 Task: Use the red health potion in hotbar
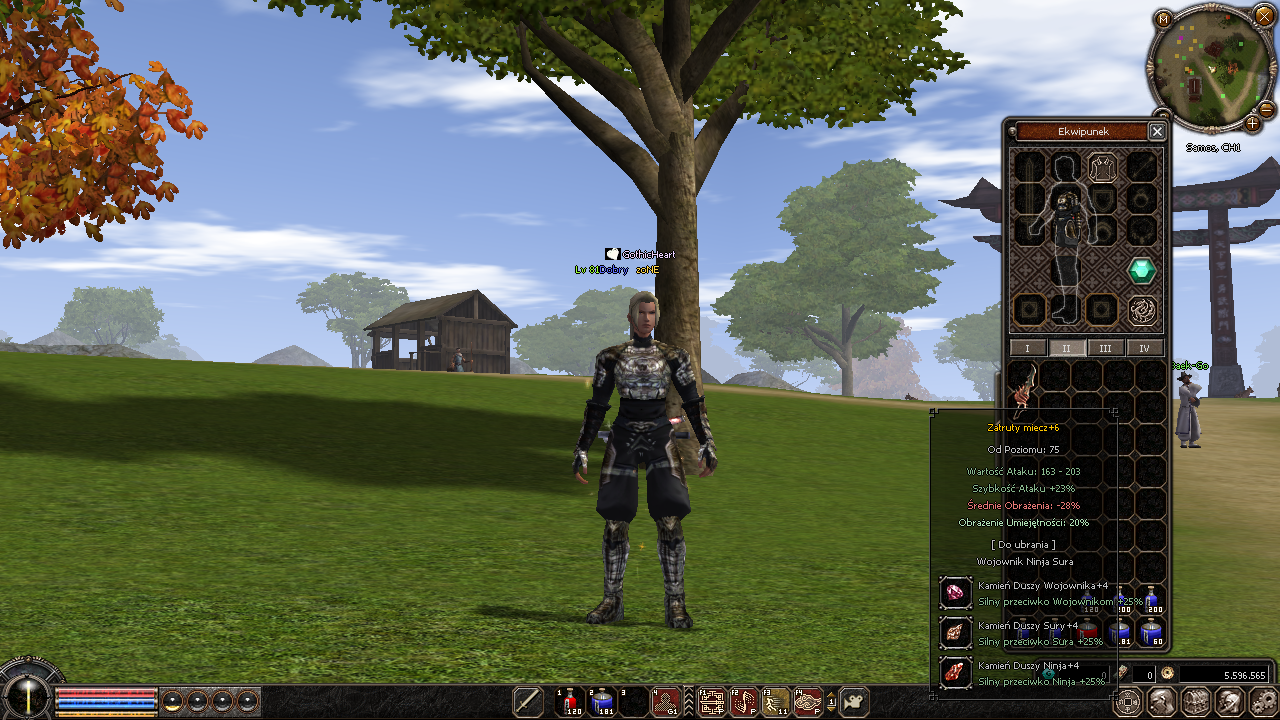(570, 702)
